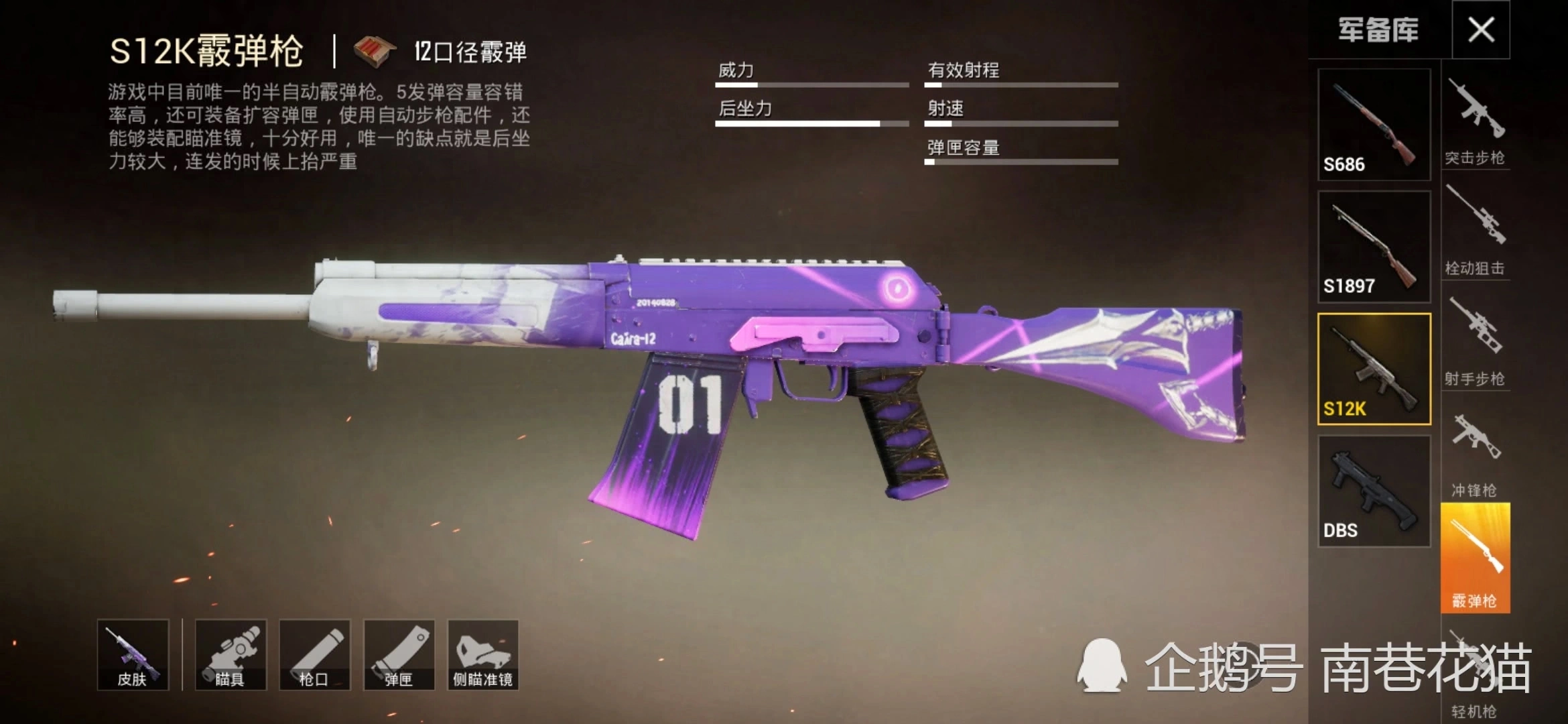Image resolution: width=1568 pixels, height=724 pixels.
Task: Open the 弹匣 magazine attachment slot
Action: [399, 655]
